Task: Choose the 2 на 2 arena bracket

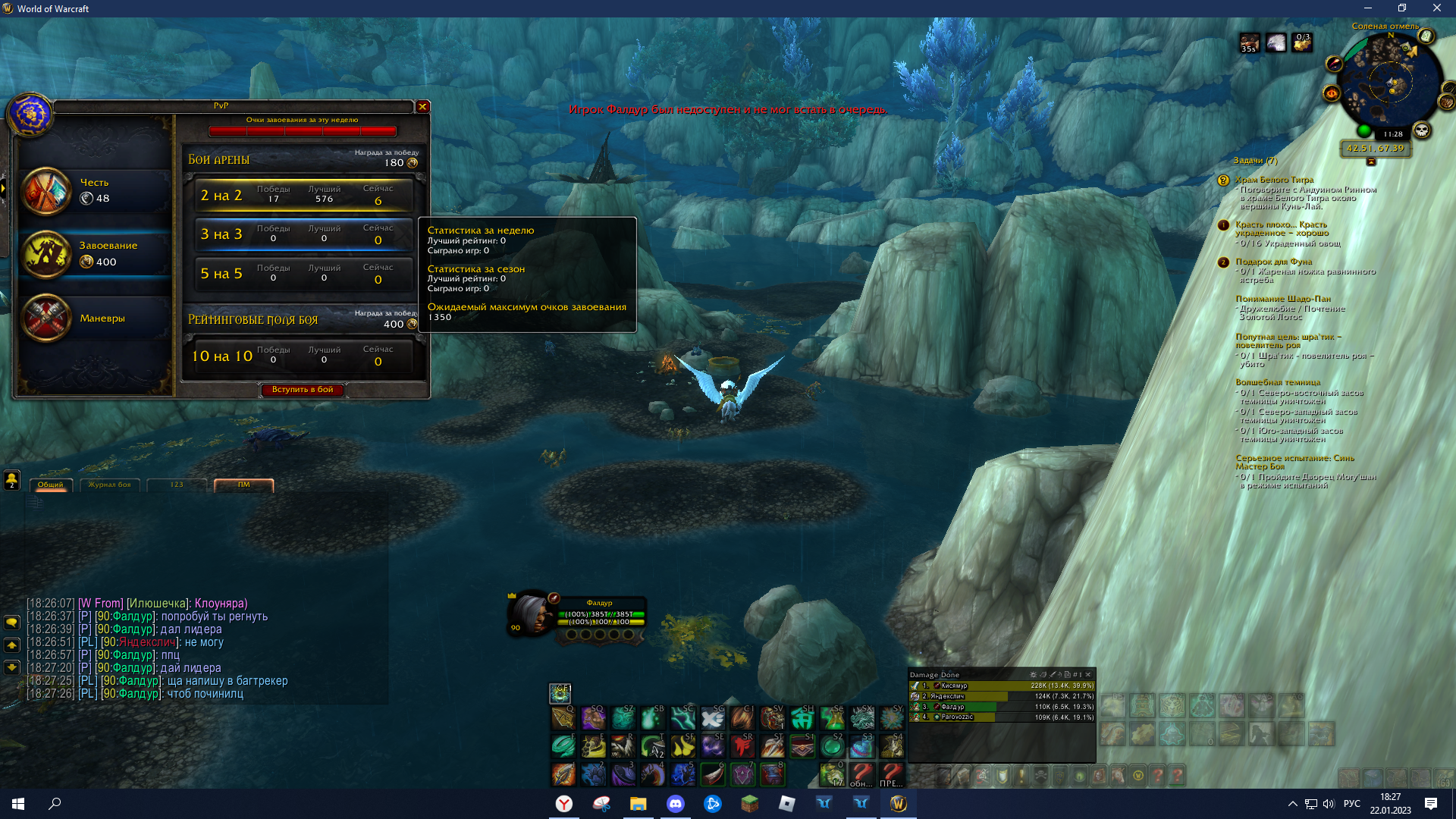Action: pyautogui.click(x=303, y=195)
